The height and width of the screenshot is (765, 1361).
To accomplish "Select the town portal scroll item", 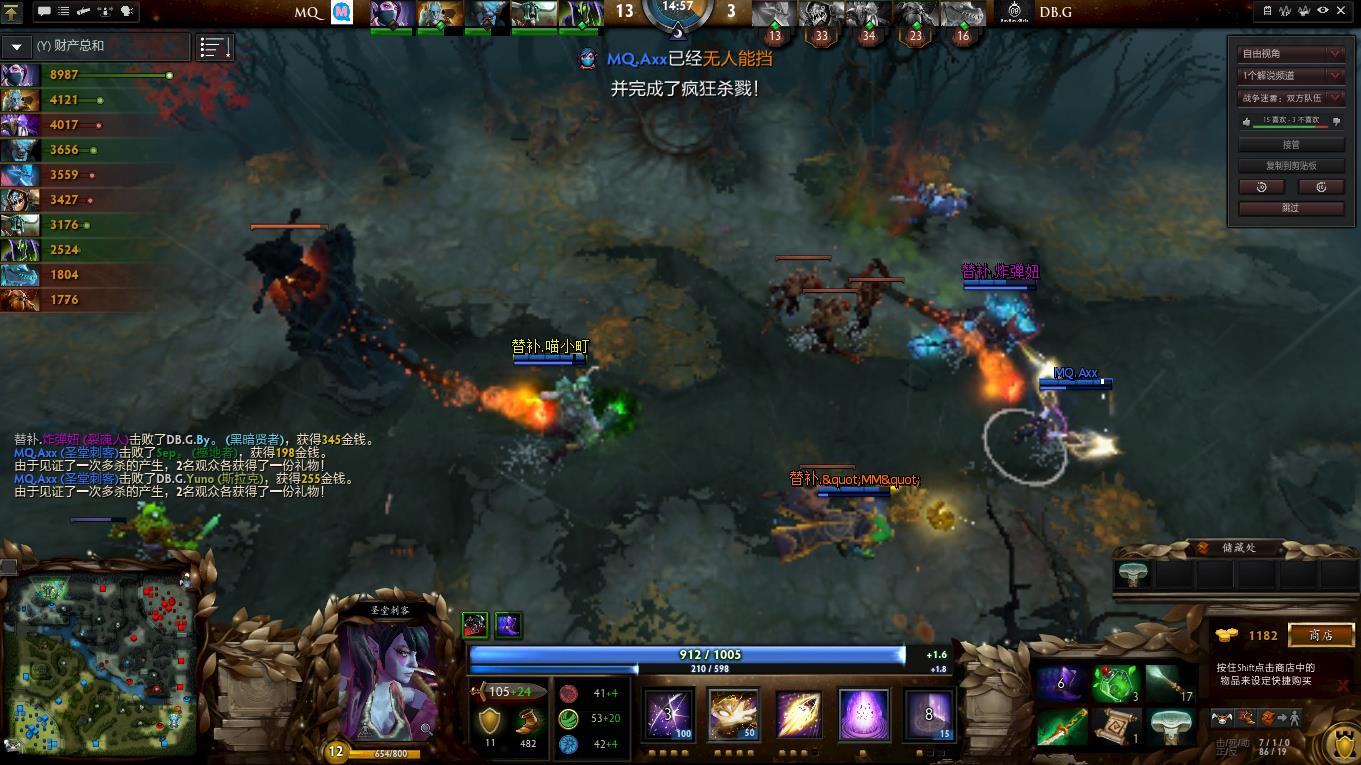I will click(1116, 726).
